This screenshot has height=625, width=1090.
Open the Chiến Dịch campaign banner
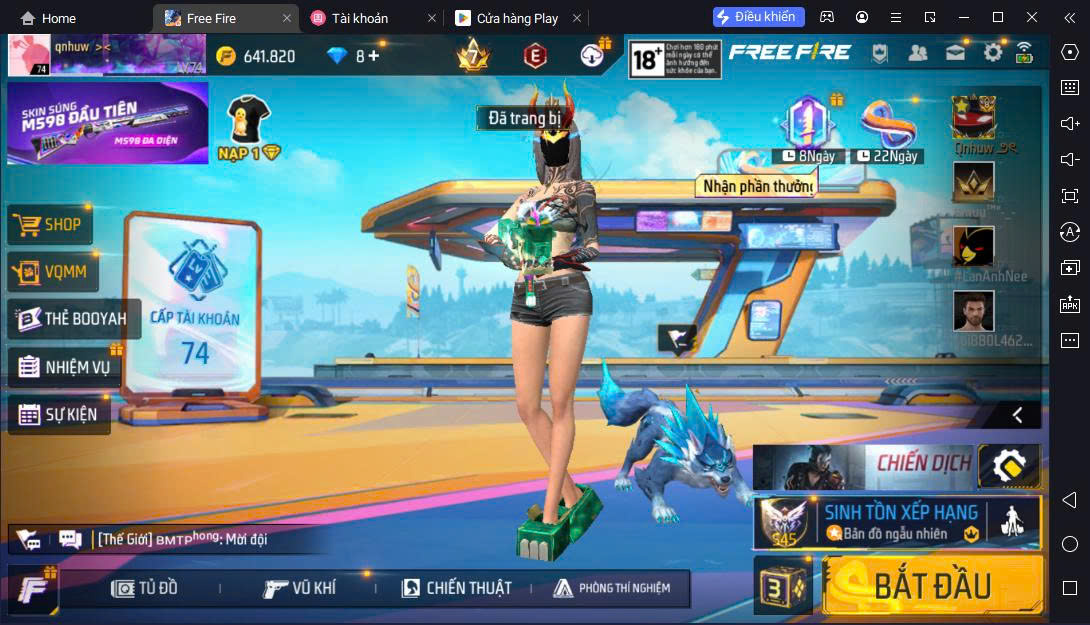point(863,465)
